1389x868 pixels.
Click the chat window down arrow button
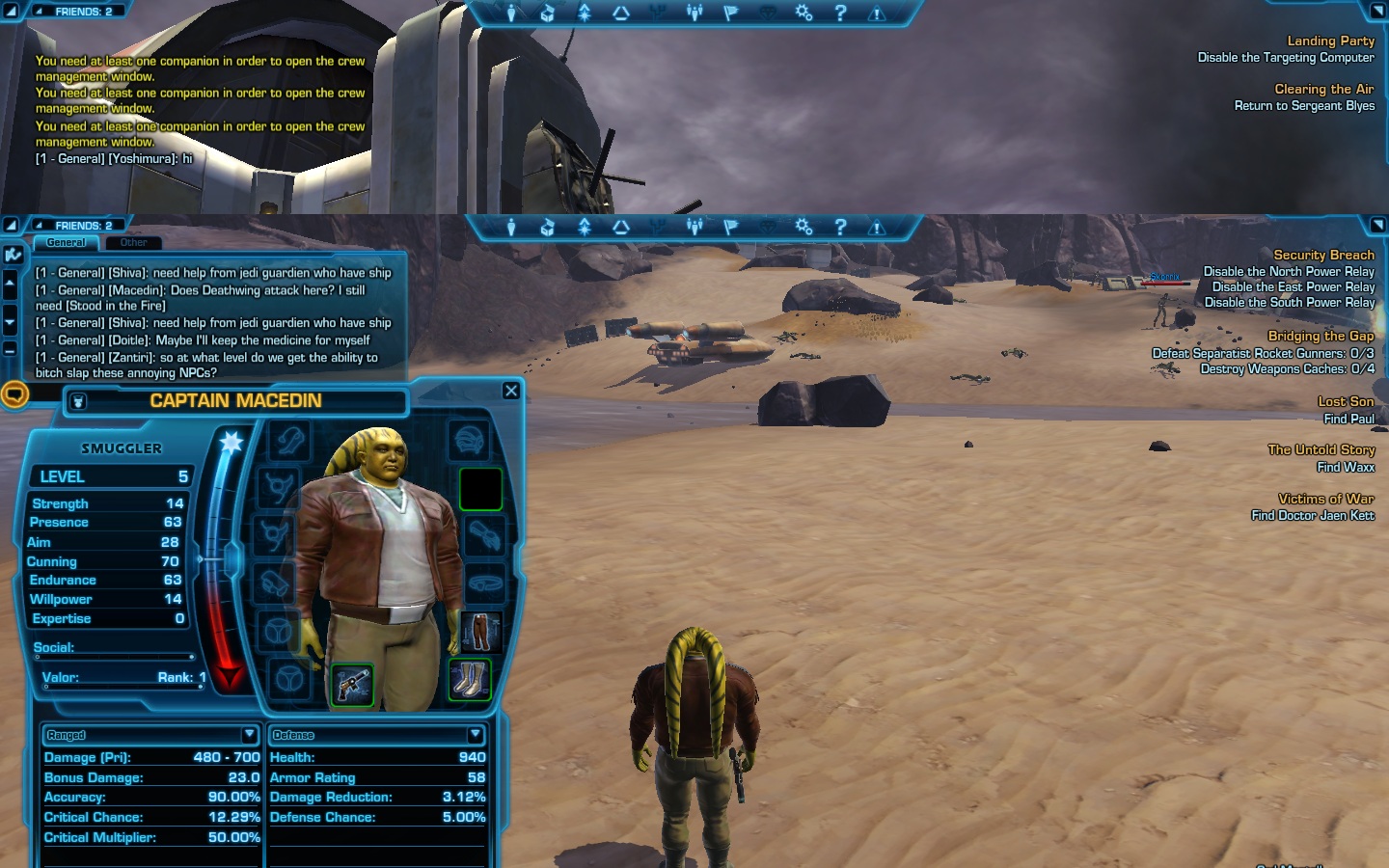click(x=11, y=322)
